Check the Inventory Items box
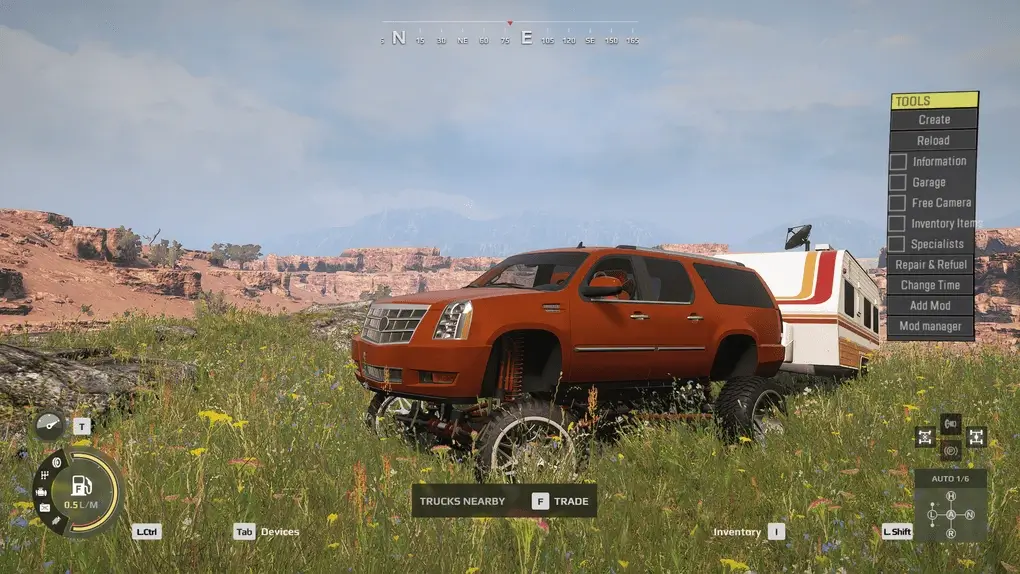The width and height of the screenshot is (1020, 574). point(898,224)
